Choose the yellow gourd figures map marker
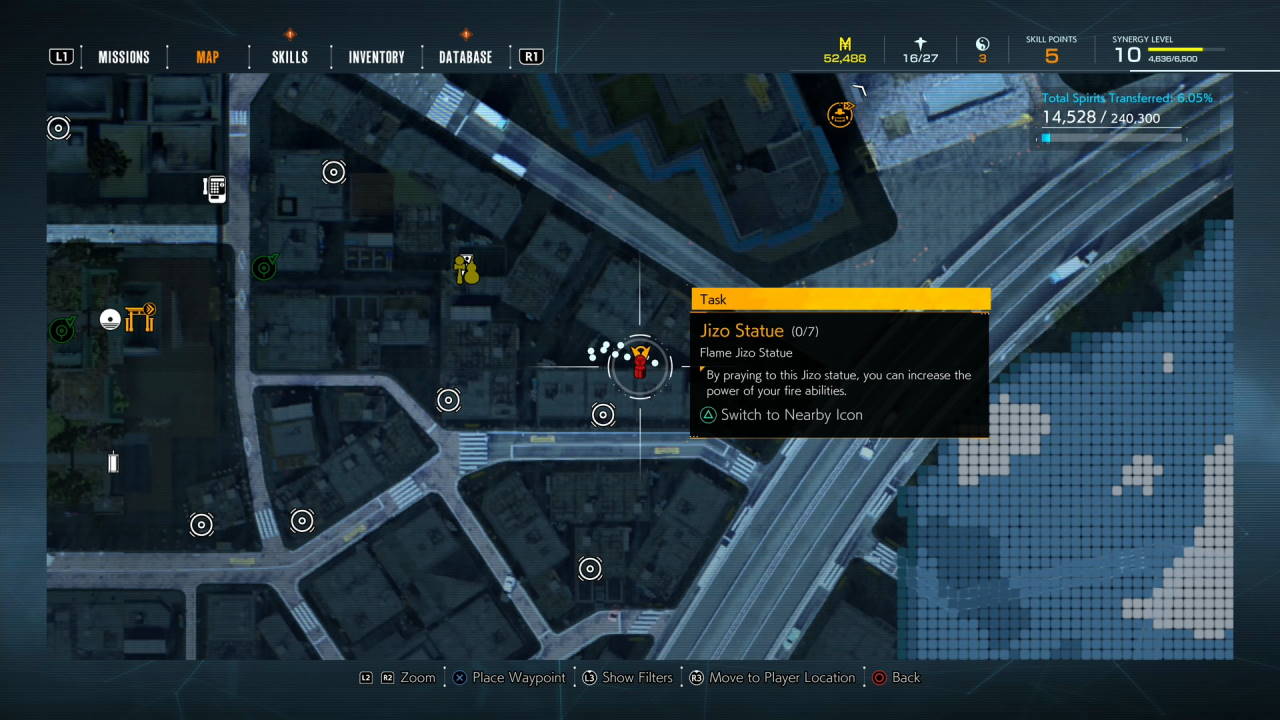The width and height of the screenshot is (1280, 720). [466, 269]
